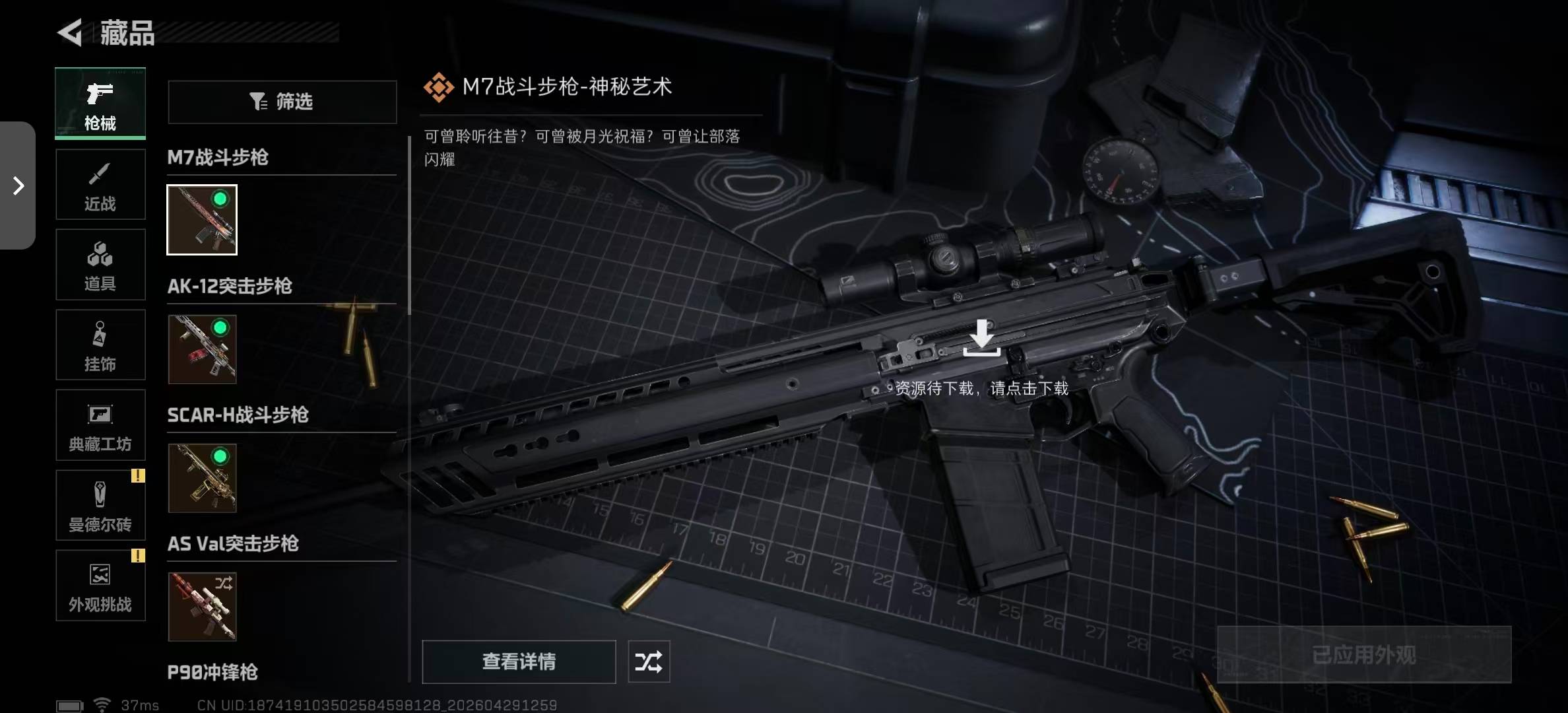Viewport: 1568px width, 713px height.
Task: Expand the side panel arrow handle
Action: pyautogui.click(x=18, y=186)
